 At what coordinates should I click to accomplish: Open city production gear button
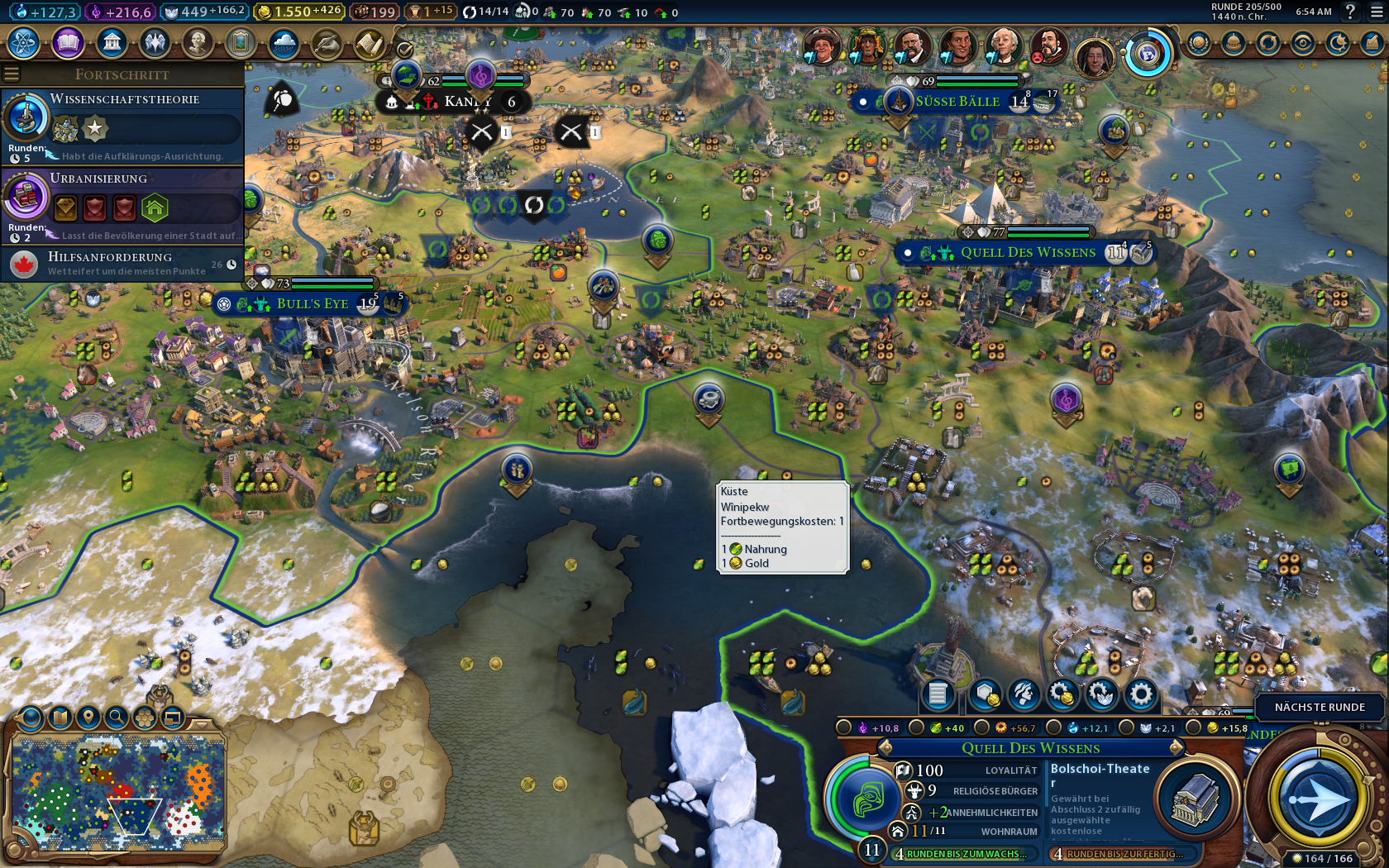[1141, 694]
